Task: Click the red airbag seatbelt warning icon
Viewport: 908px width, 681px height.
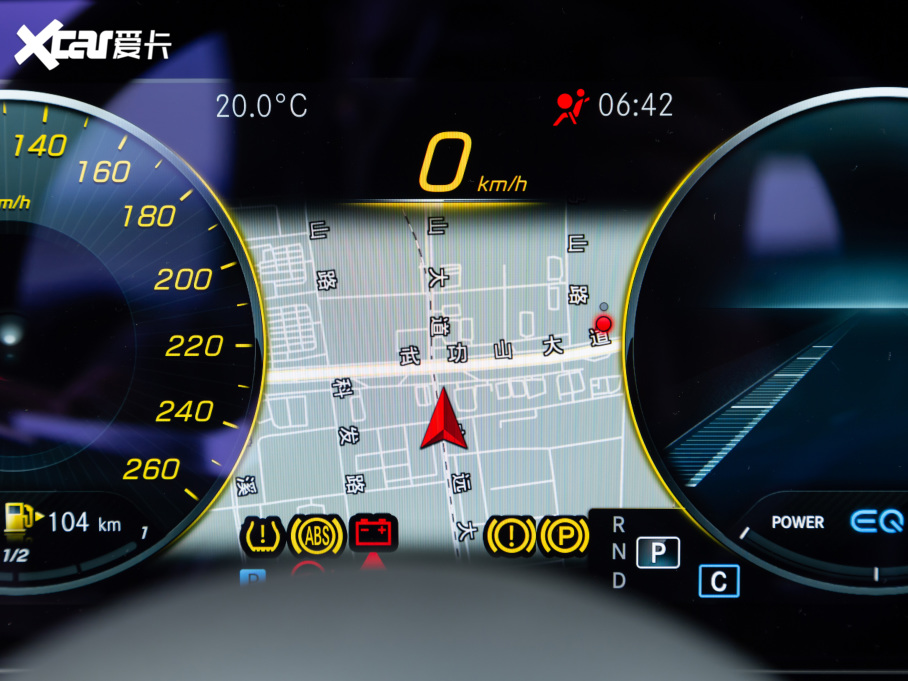Action: 573,105
